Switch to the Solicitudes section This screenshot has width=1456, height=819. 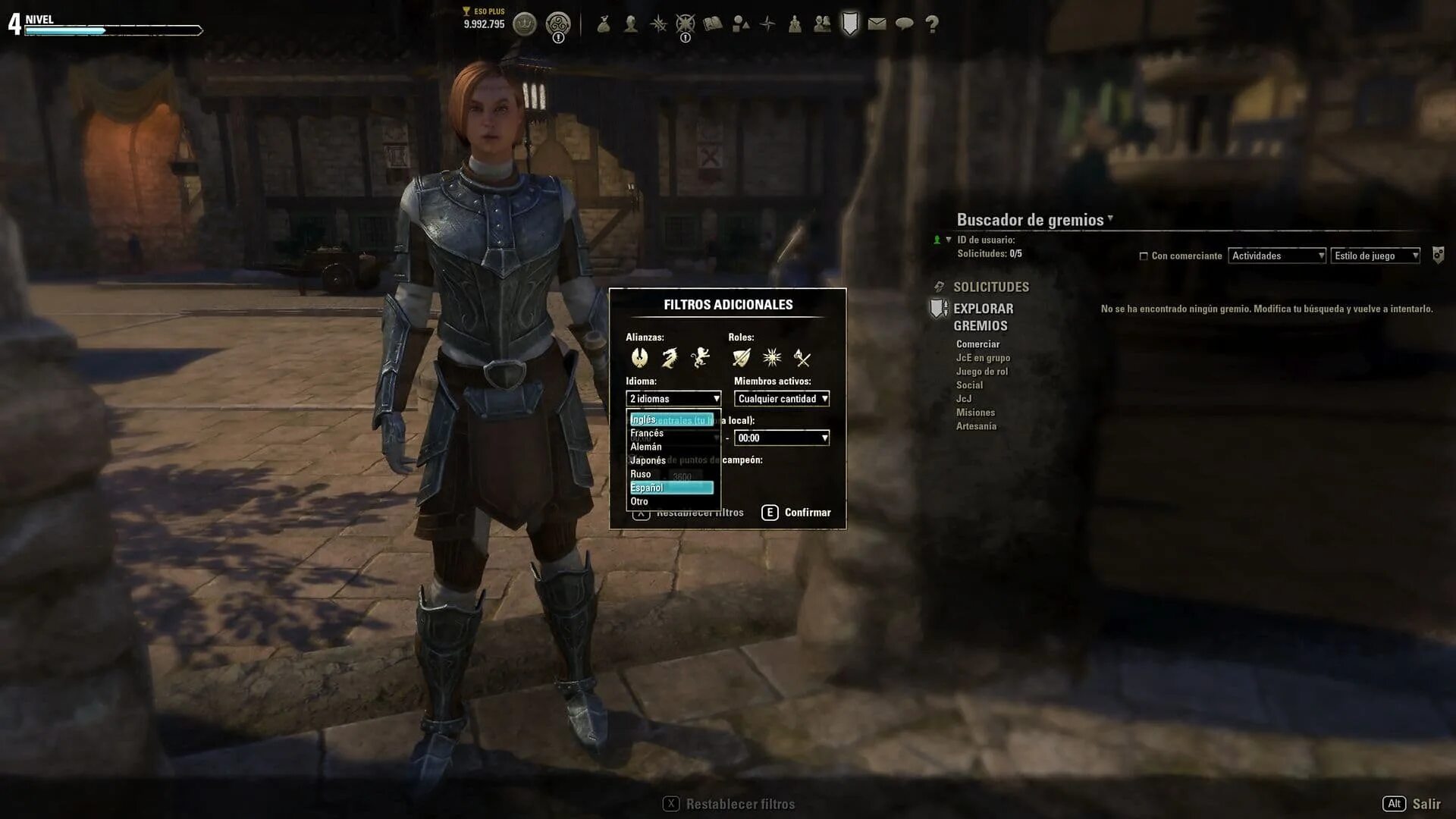coord(990,287)
